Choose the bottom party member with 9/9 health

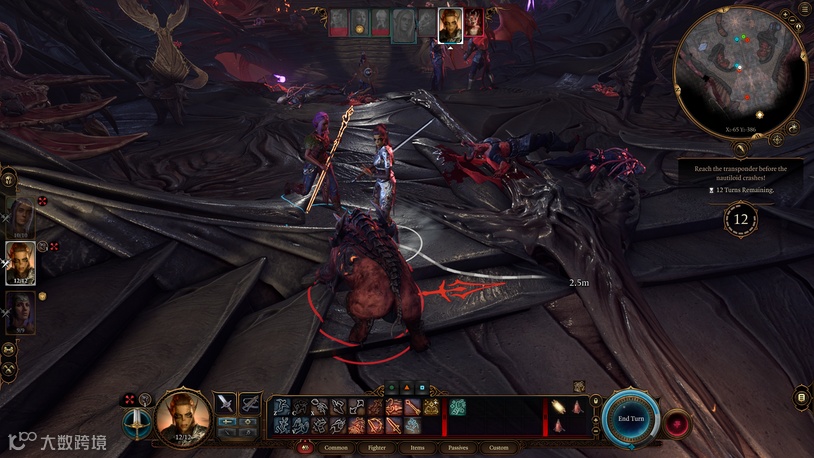coord(21,310)
